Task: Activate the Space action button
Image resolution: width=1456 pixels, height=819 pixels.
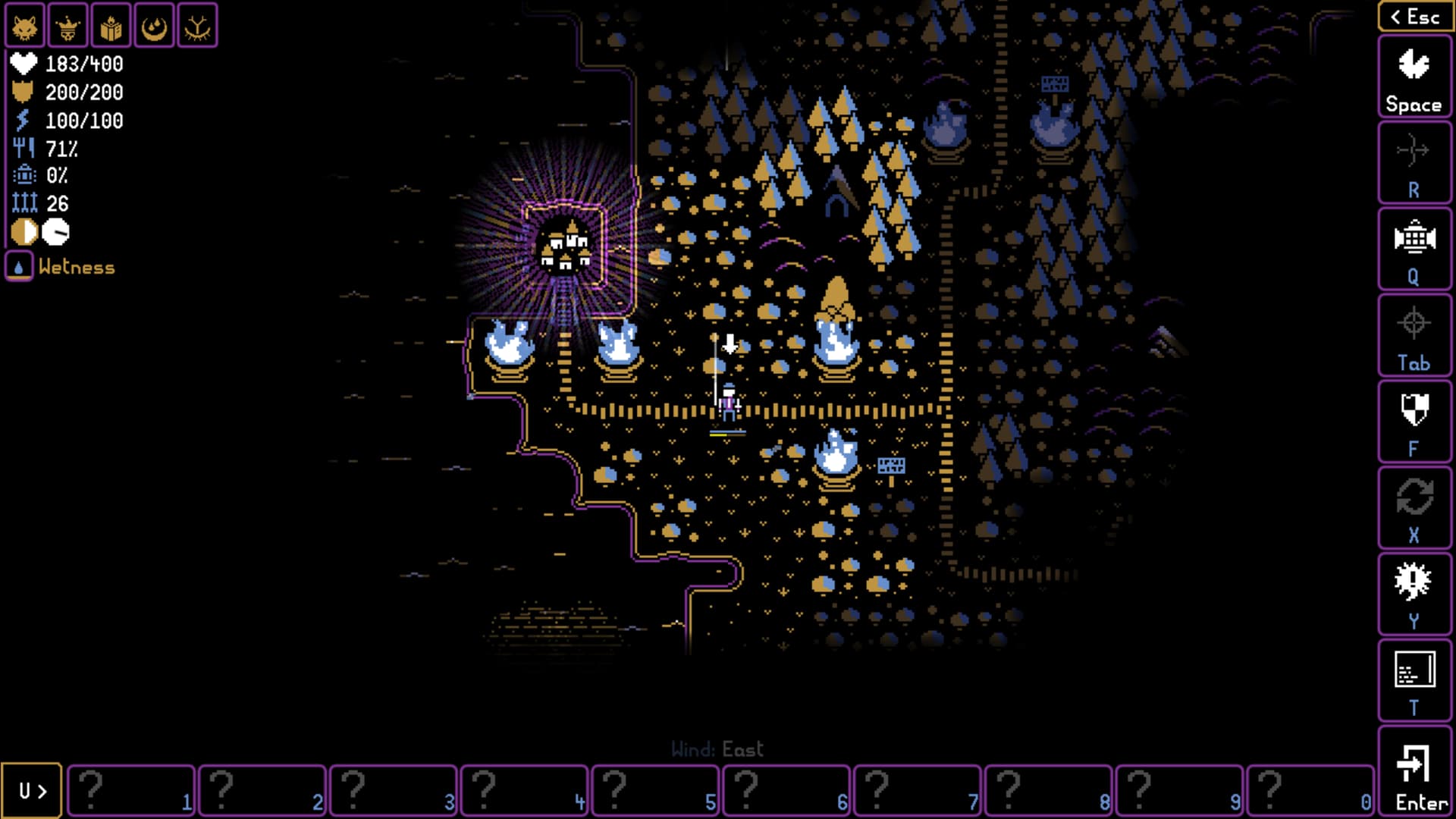Action: (1414, 78)
